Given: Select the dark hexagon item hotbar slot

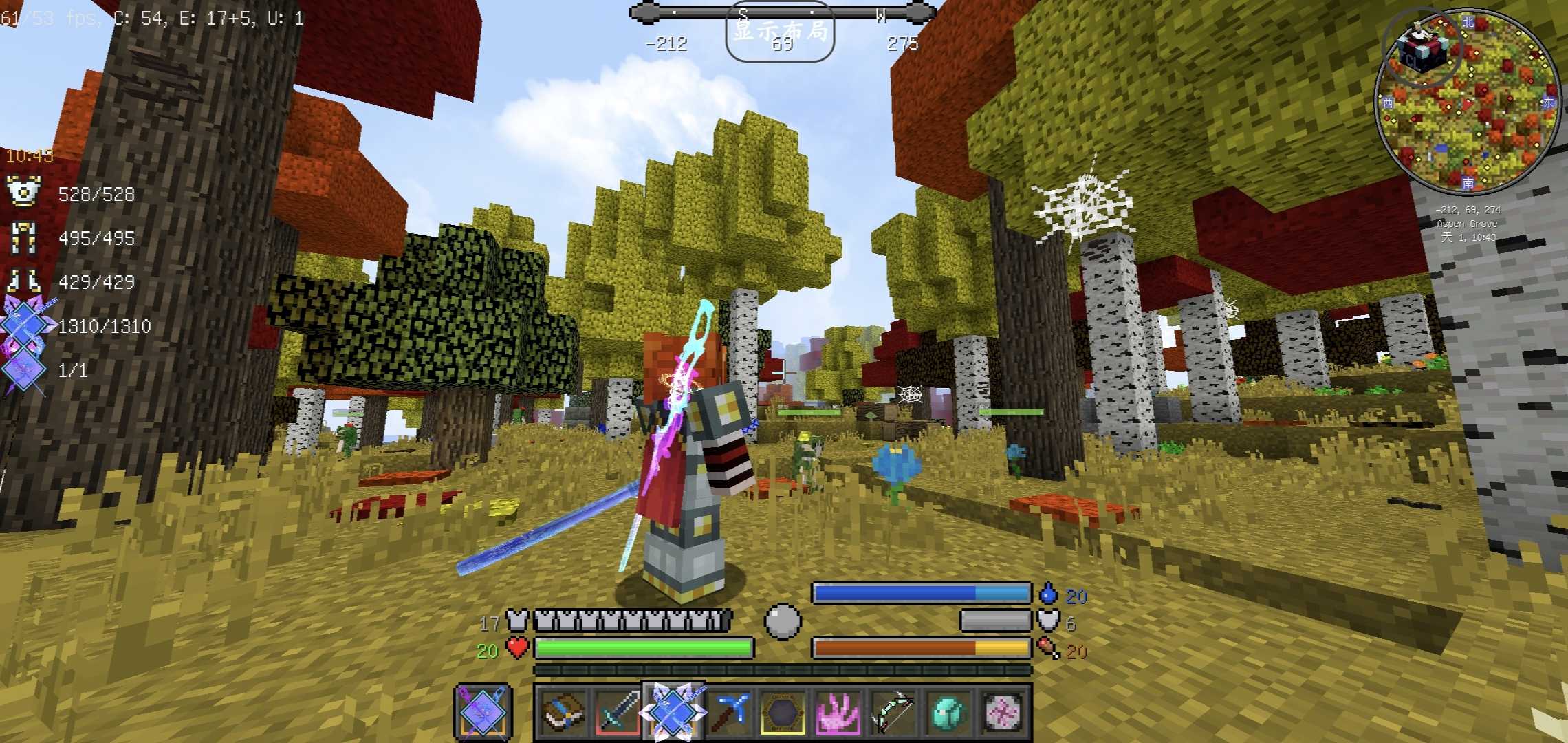Looking at the screenshot, I should tap(783, 712).
